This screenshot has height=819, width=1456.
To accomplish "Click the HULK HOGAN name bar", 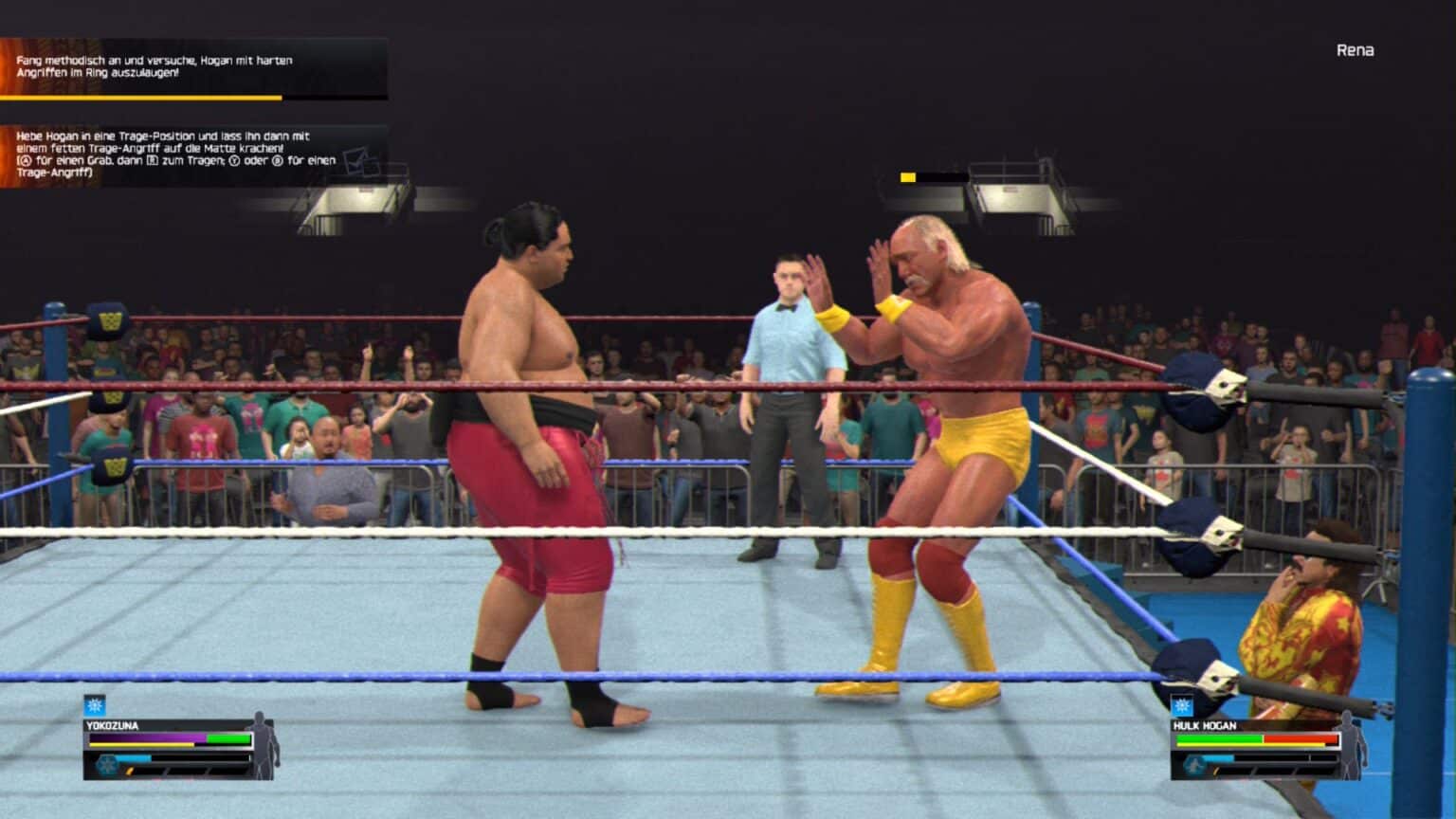I will point(1206,725).
